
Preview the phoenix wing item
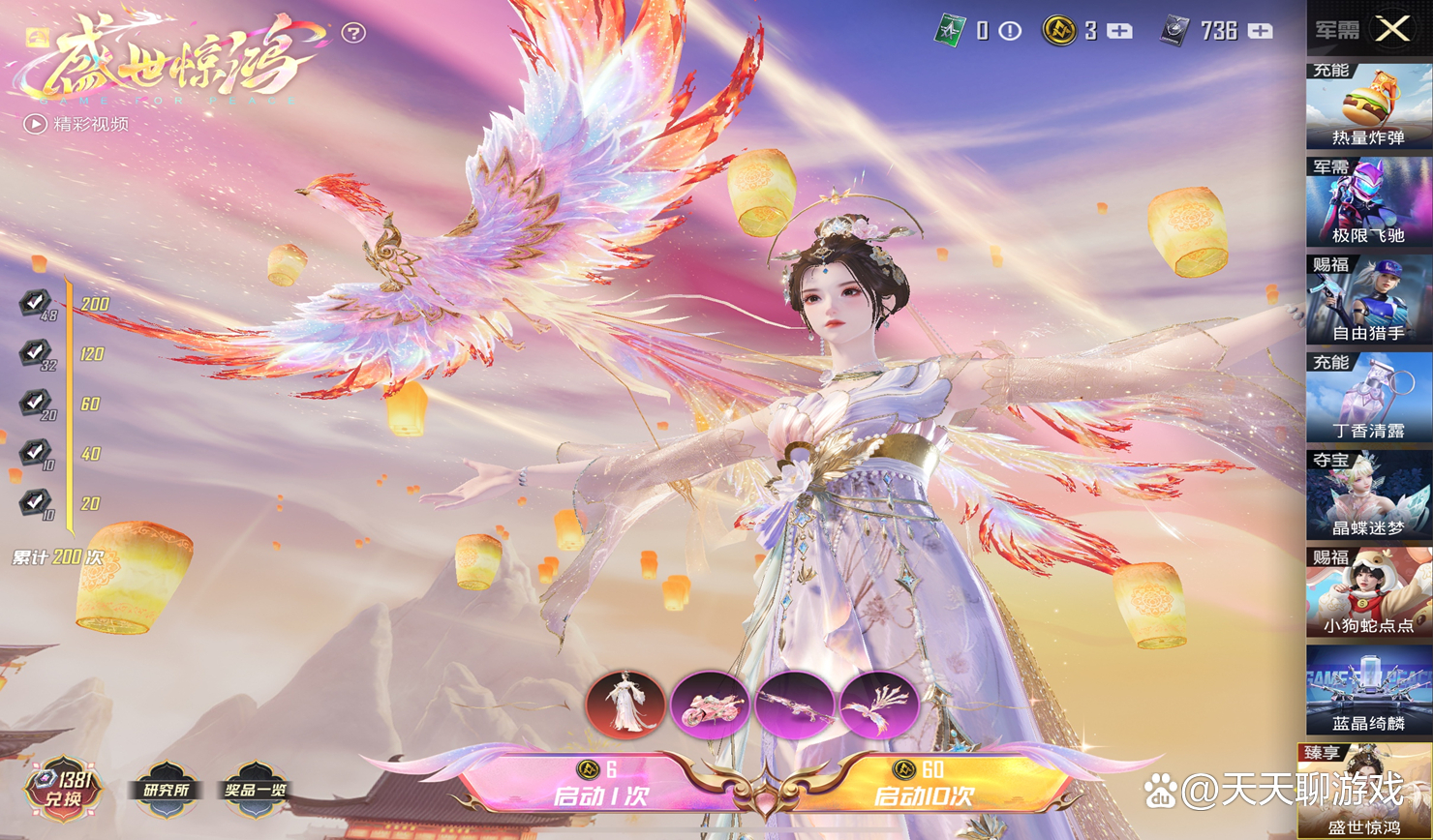click(x=878, y=705)
